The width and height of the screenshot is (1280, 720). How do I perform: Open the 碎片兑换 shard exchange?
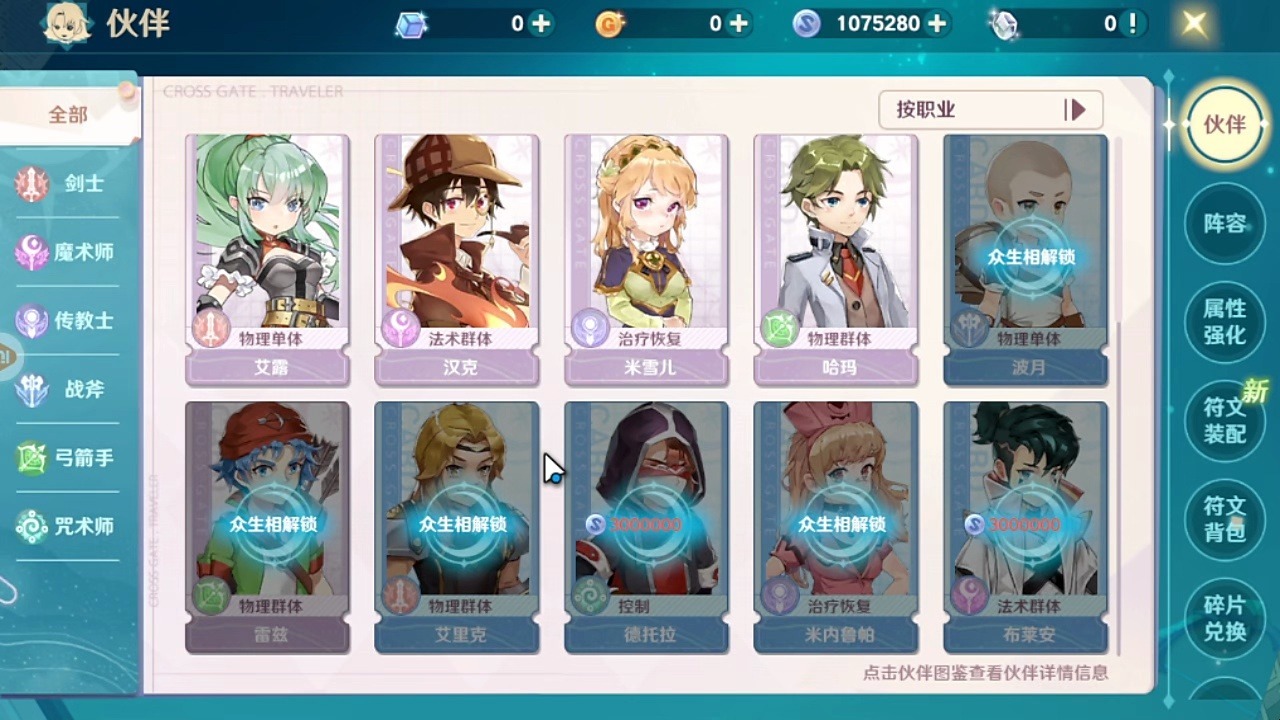pos(1224,618)
